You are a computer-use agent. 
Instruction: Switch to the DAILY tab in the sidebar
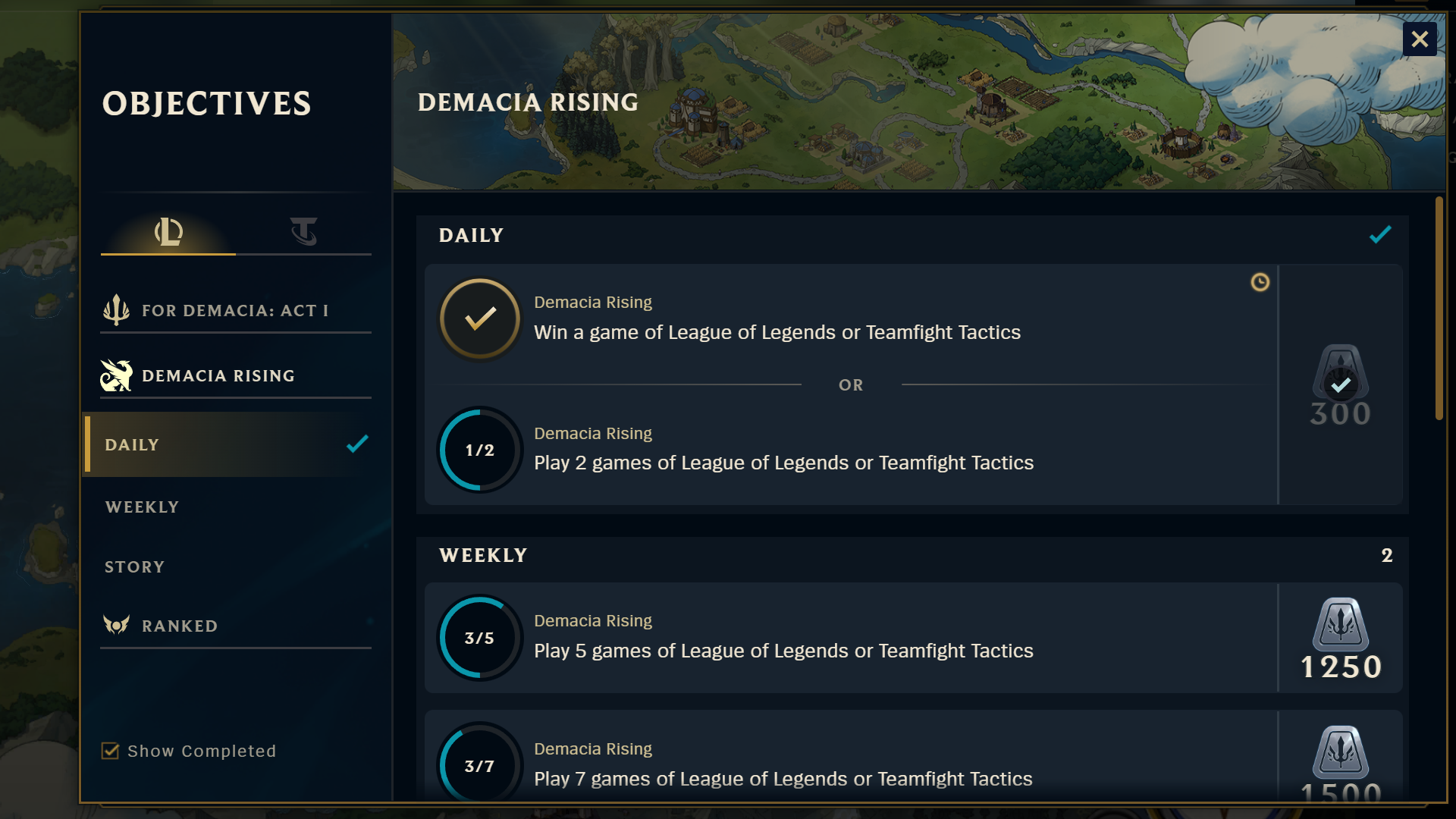pos(133,444)
